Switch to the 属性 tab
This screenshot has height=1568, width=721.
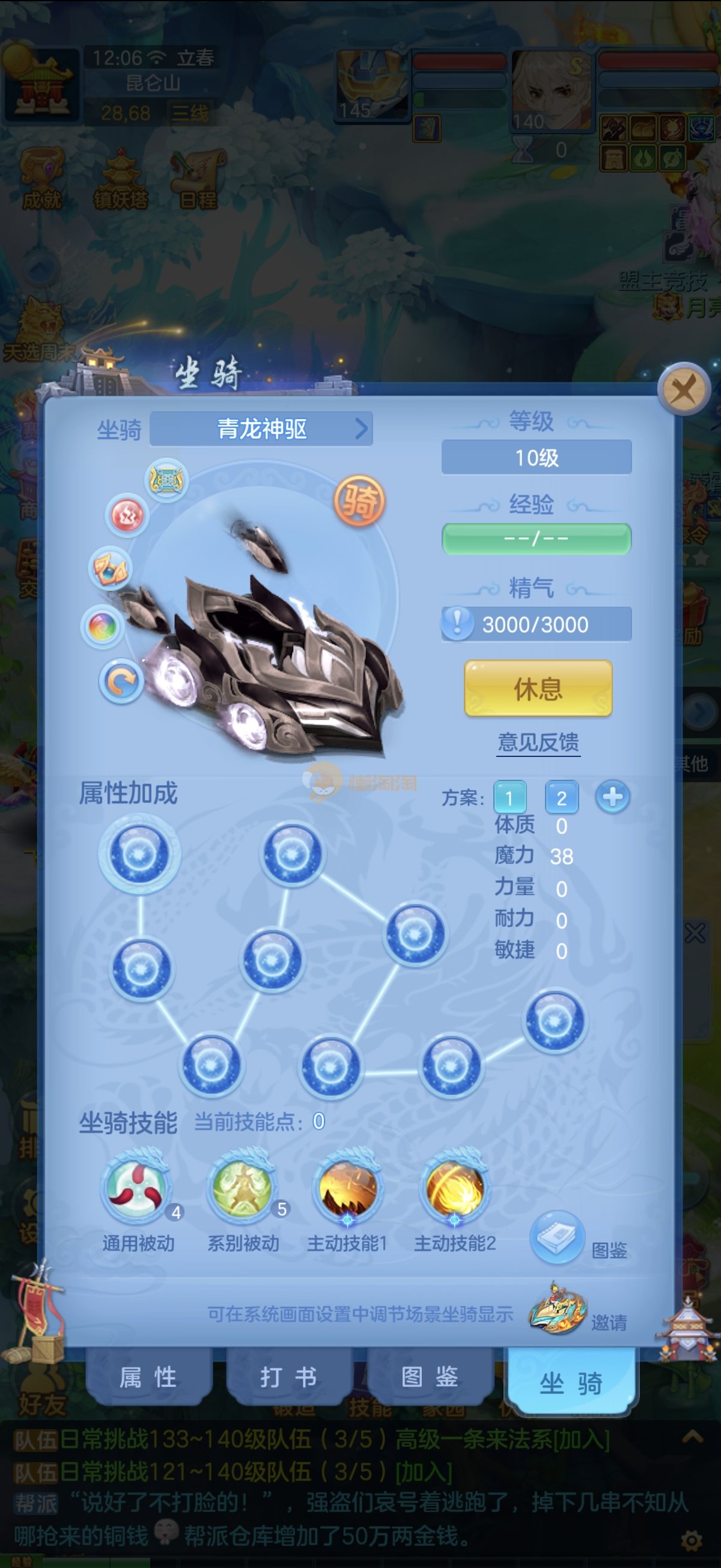(148, 1377)
